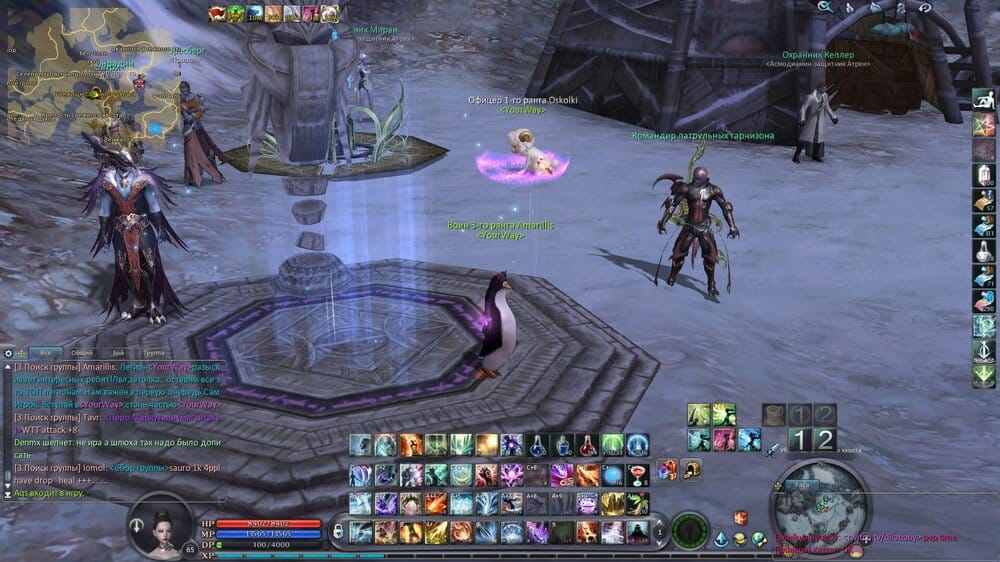The width and height of the screenshot is (1000, 562).
Task: Open the Общий chat tab
Action: point(83,353)
